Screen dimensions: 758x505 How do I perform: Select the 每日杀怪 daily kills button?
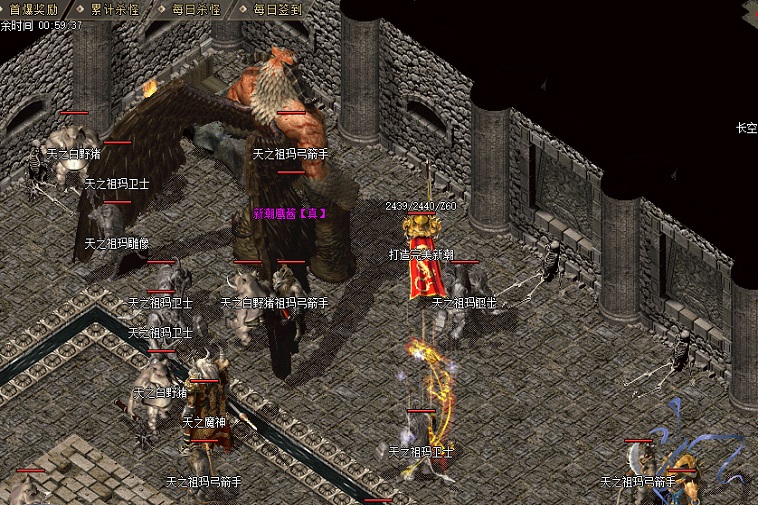[195, 9]
